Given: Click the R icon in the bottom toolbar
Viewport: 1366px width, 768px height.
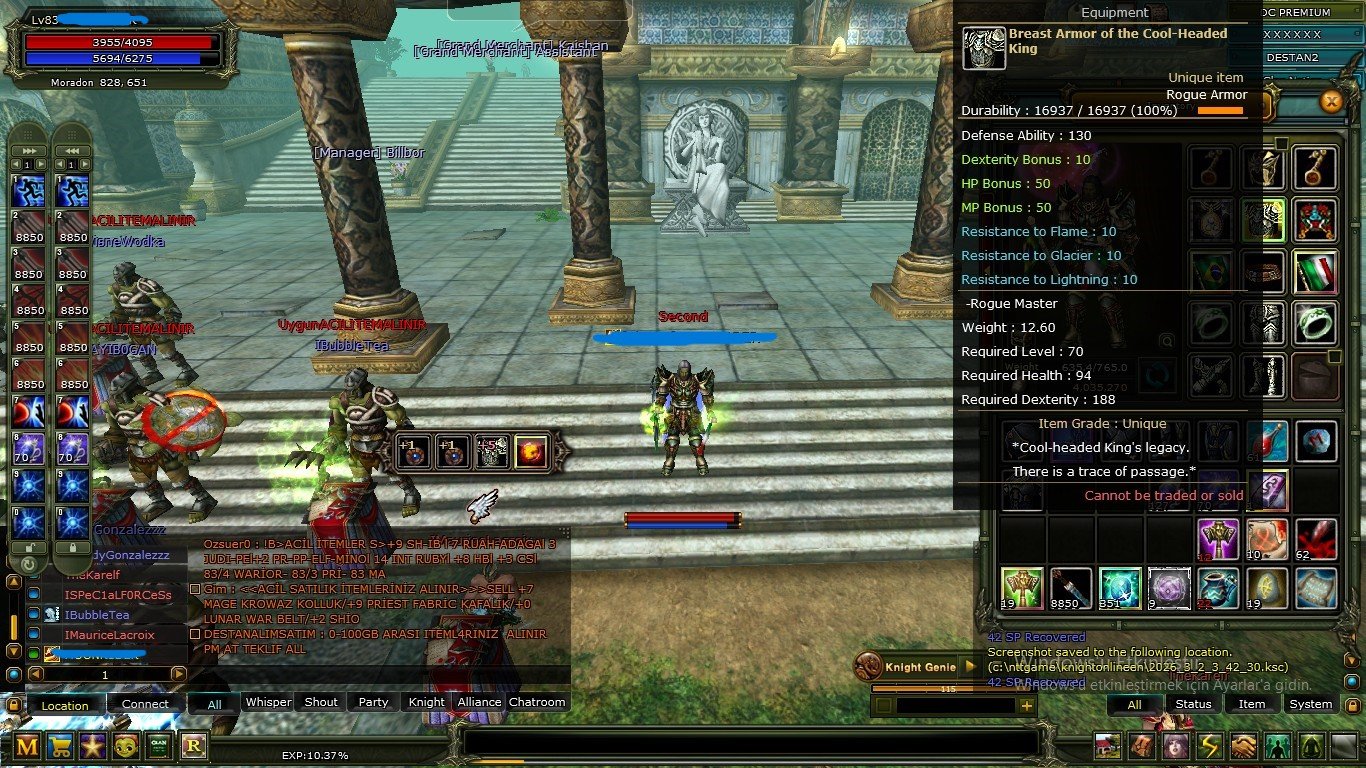Looking at the screenshot, I should 193,745.
